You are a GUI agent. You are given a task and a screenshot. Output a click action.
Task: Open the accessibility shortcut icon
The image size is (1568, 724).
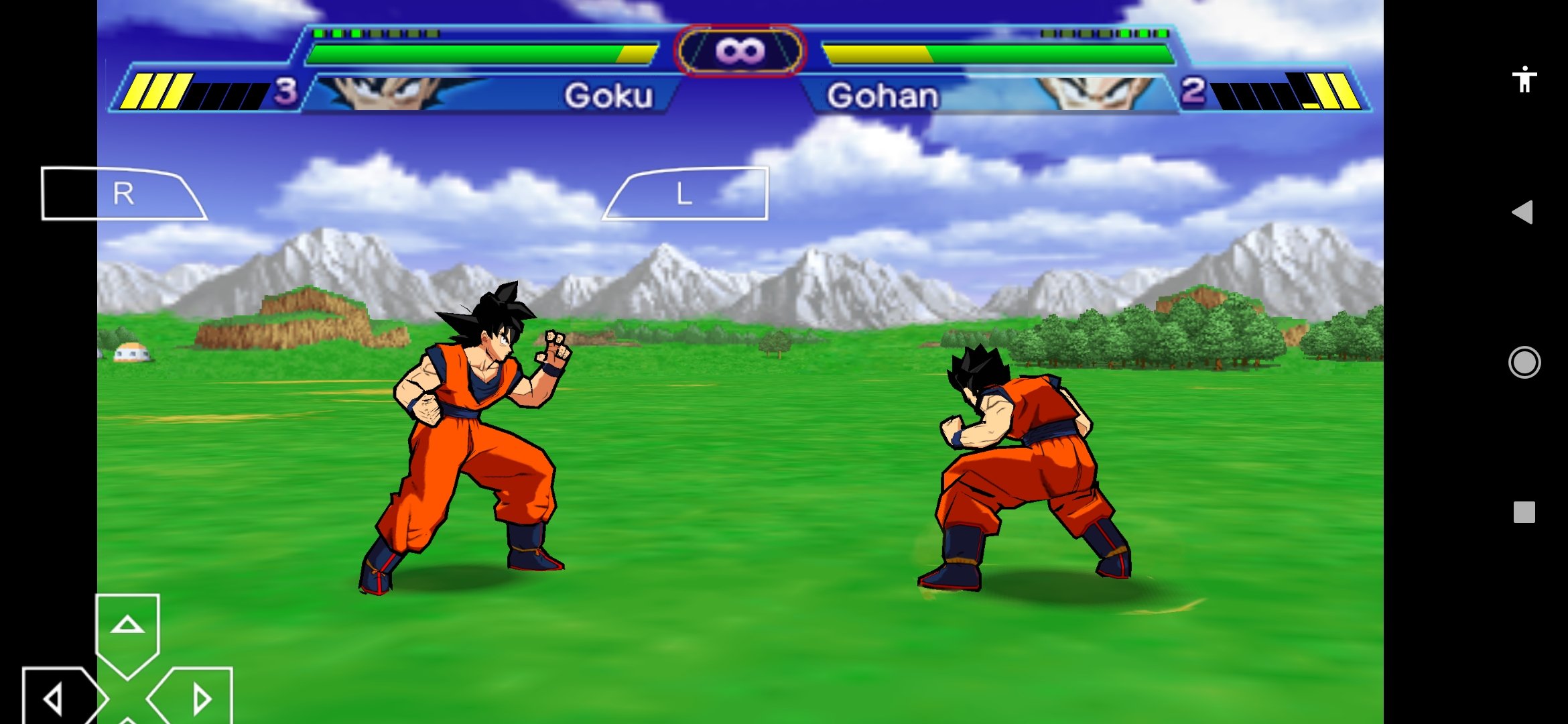tap(1524, 79)
